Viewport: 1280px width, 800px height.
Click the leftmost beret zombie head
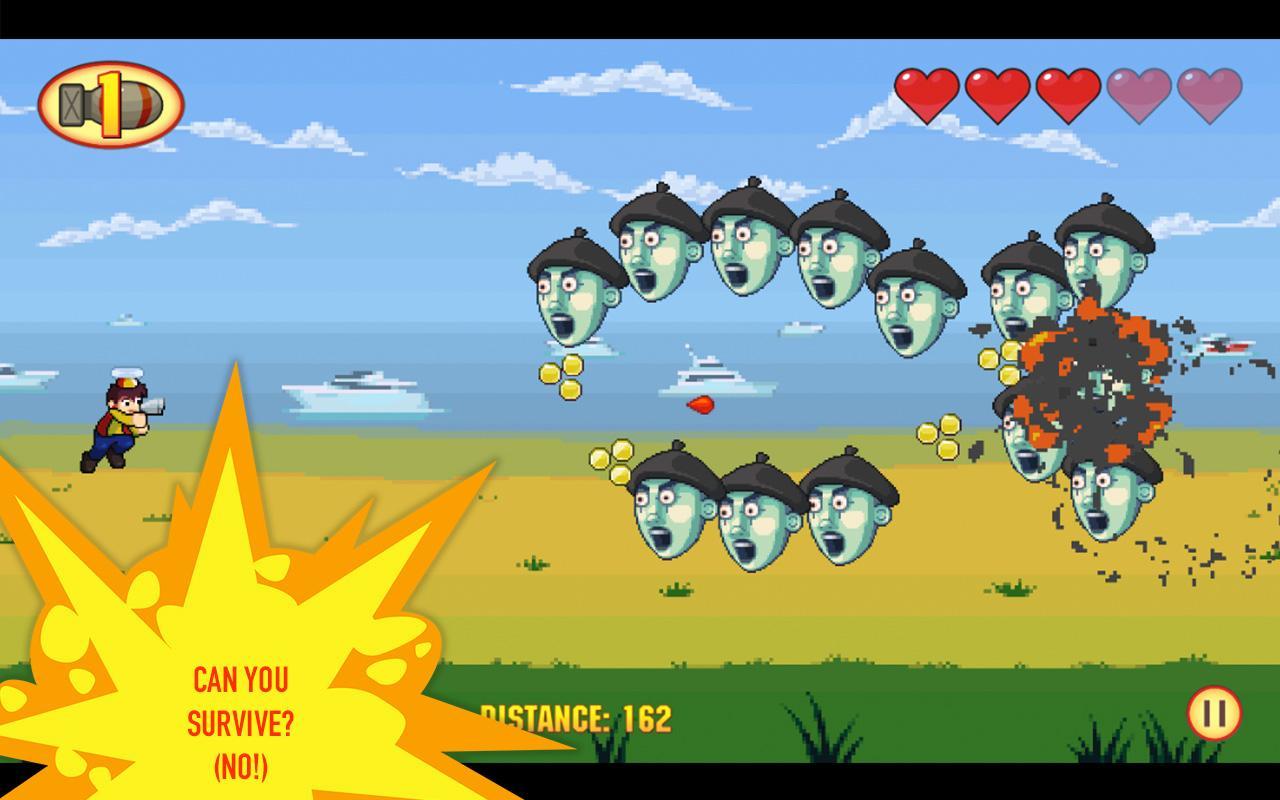572,295
